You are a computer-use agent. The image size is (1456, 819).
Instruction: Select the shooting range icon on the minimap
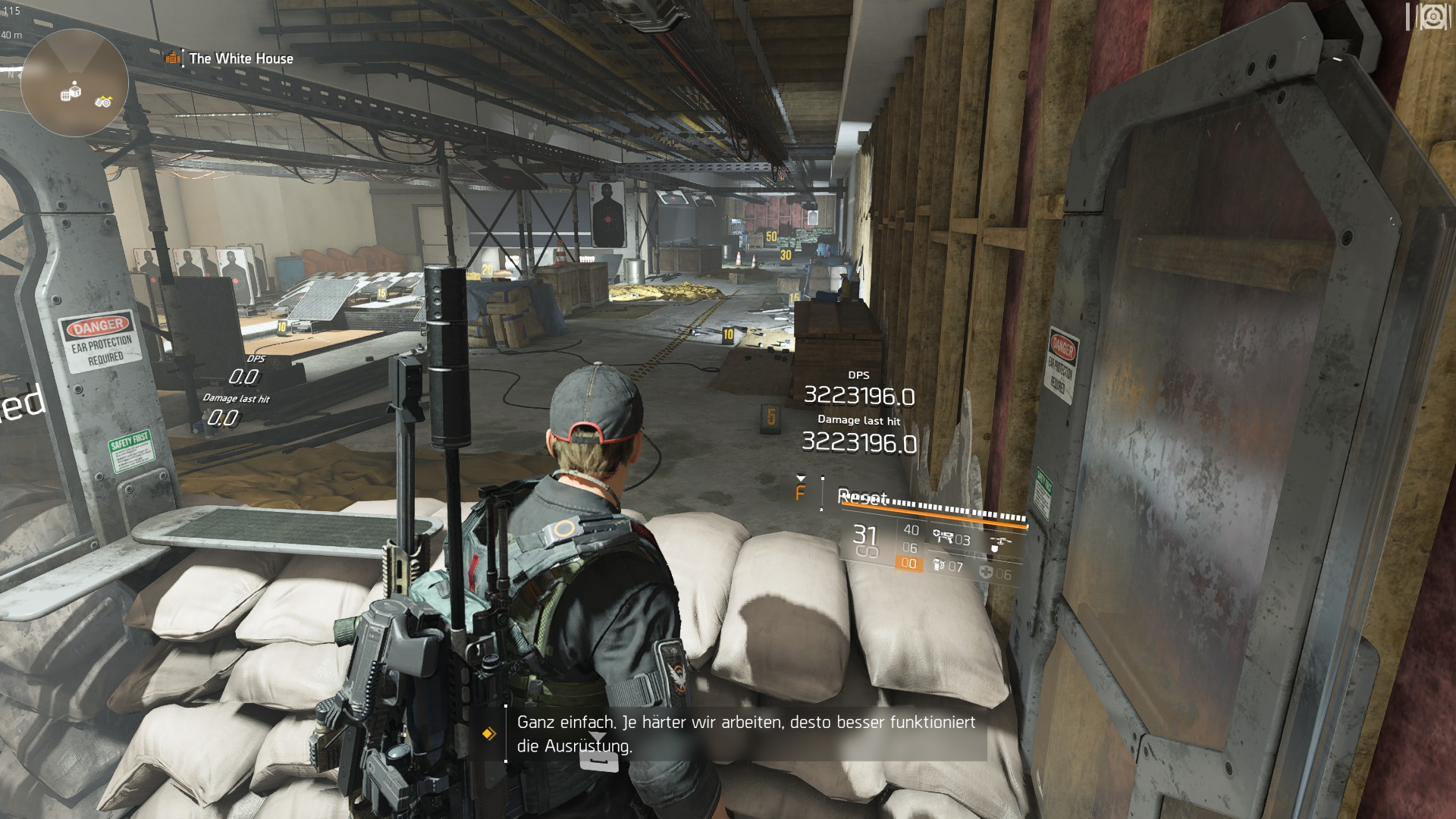104,102
